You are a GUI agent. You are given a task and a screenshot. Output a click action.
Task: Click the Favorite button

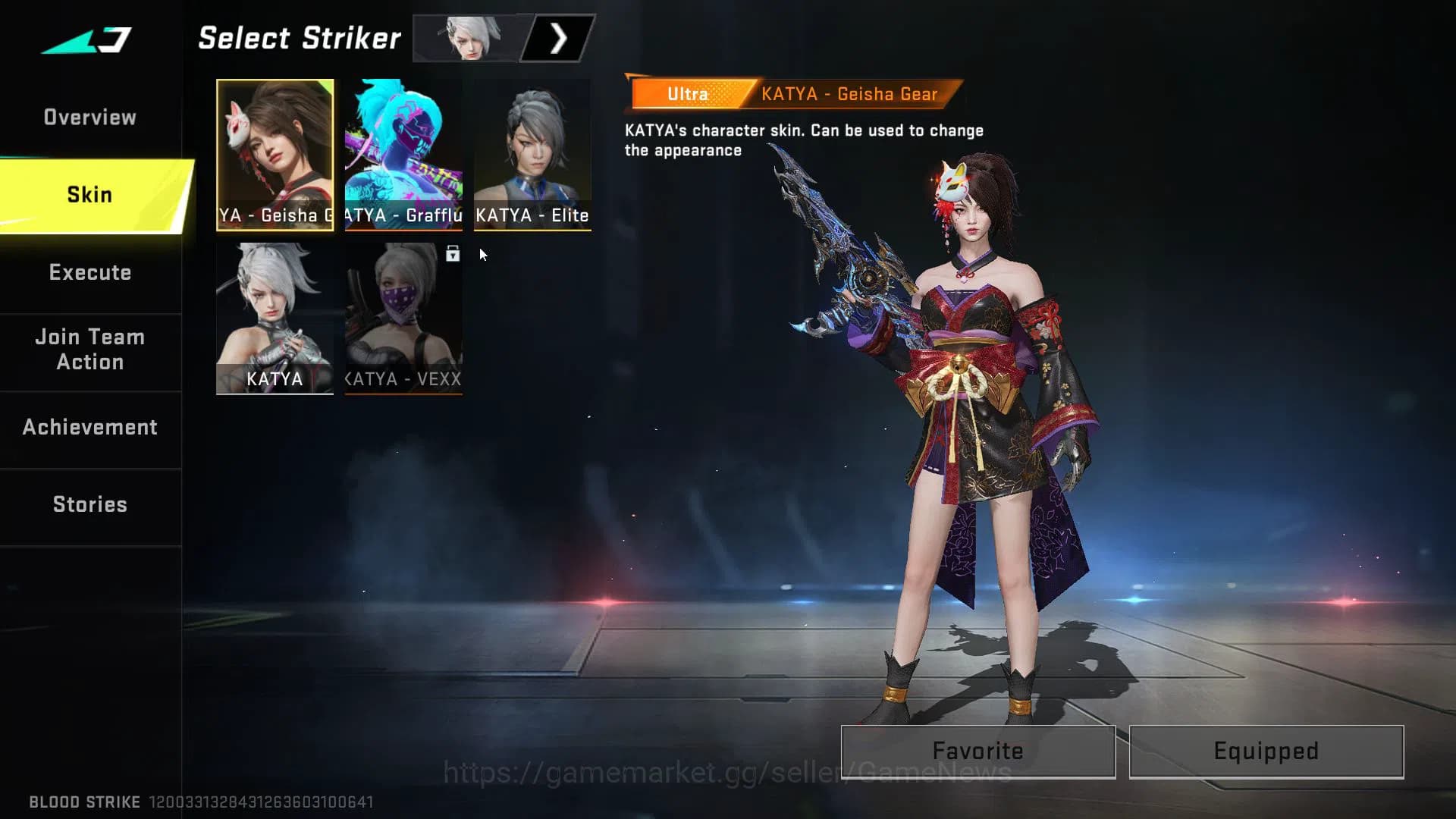(977, 751)
